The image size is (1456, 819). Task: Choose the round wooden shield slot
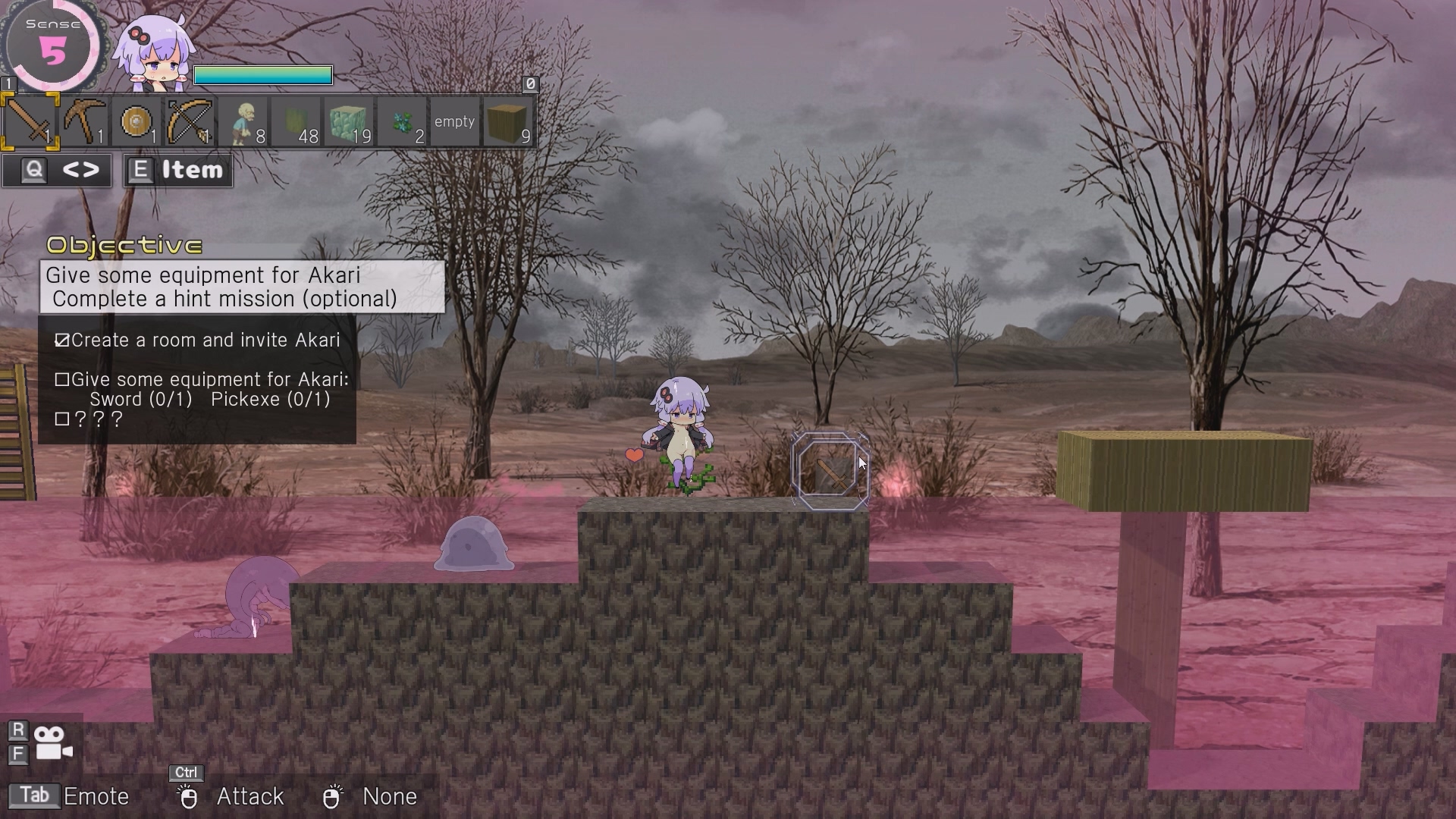coord(136,121)
